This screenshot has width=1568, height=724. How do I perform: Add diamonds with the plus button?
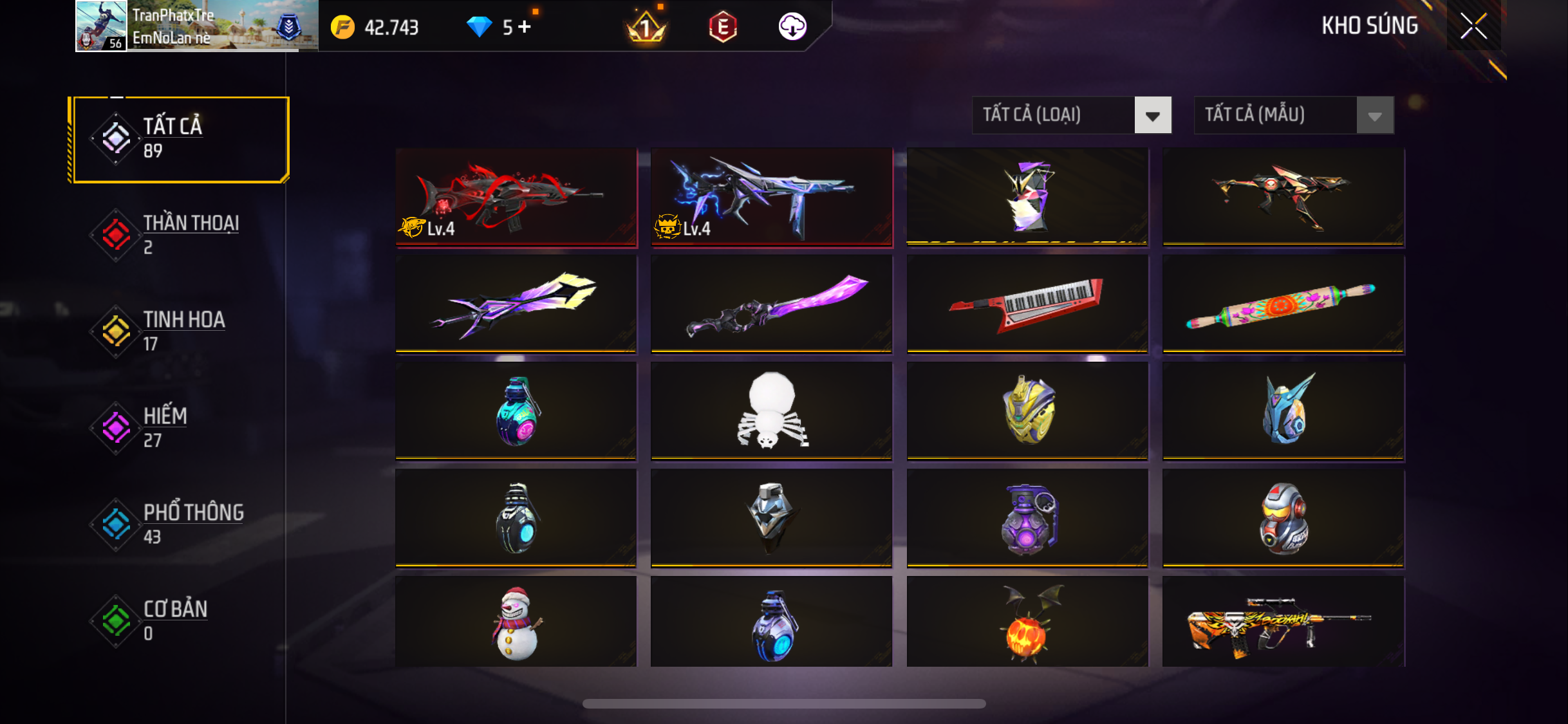click(525, 27)
